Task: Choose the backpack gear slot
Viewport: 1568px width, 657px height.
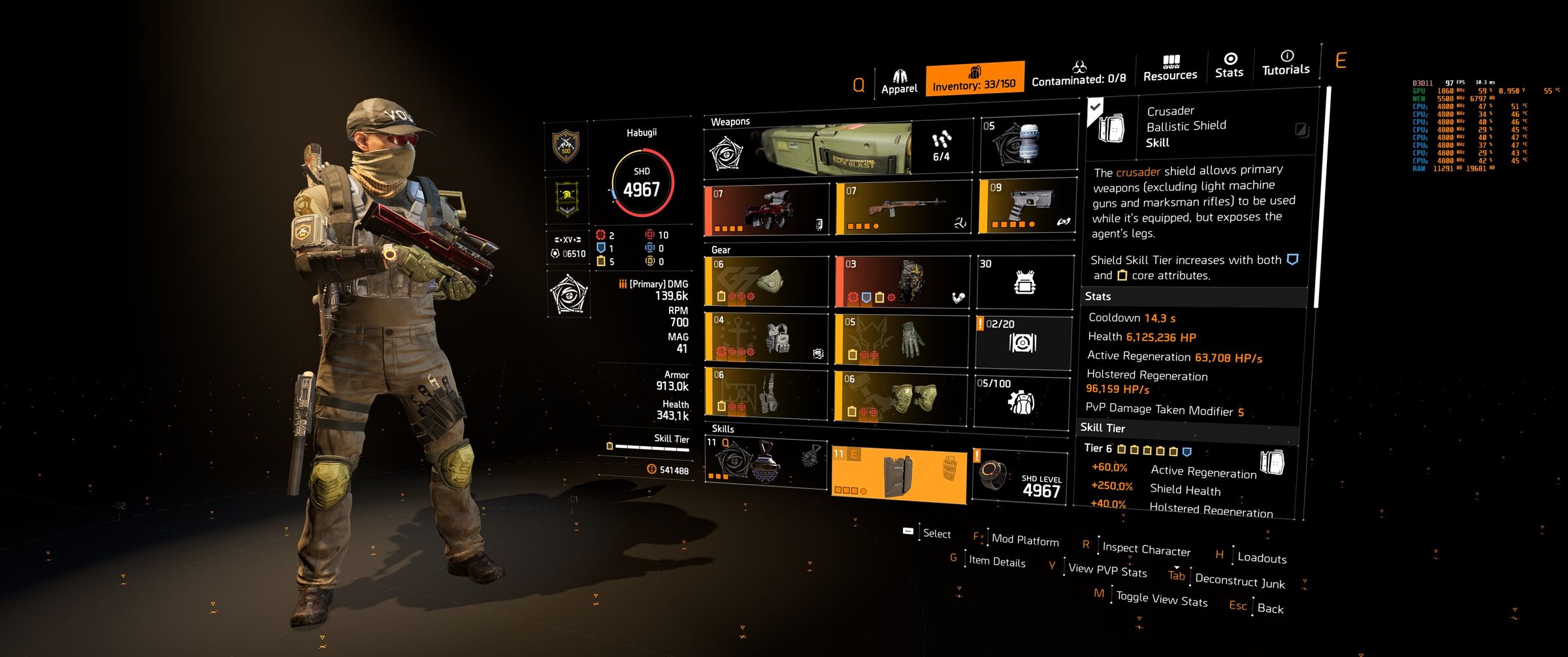Action: (x=902, y=282)
